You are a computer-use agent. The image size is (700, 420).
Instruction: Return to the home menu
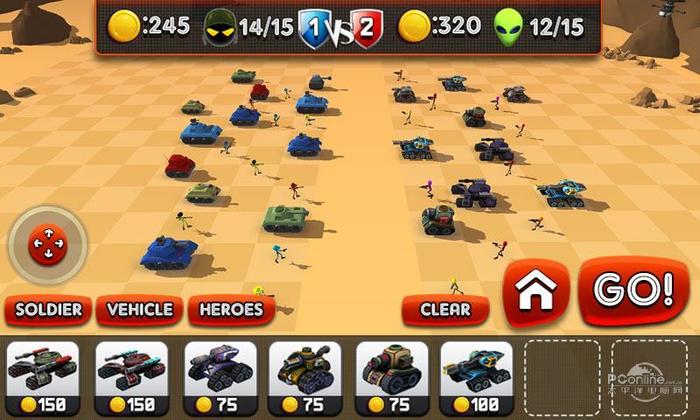pyautogui.click(x=535, y=292)
